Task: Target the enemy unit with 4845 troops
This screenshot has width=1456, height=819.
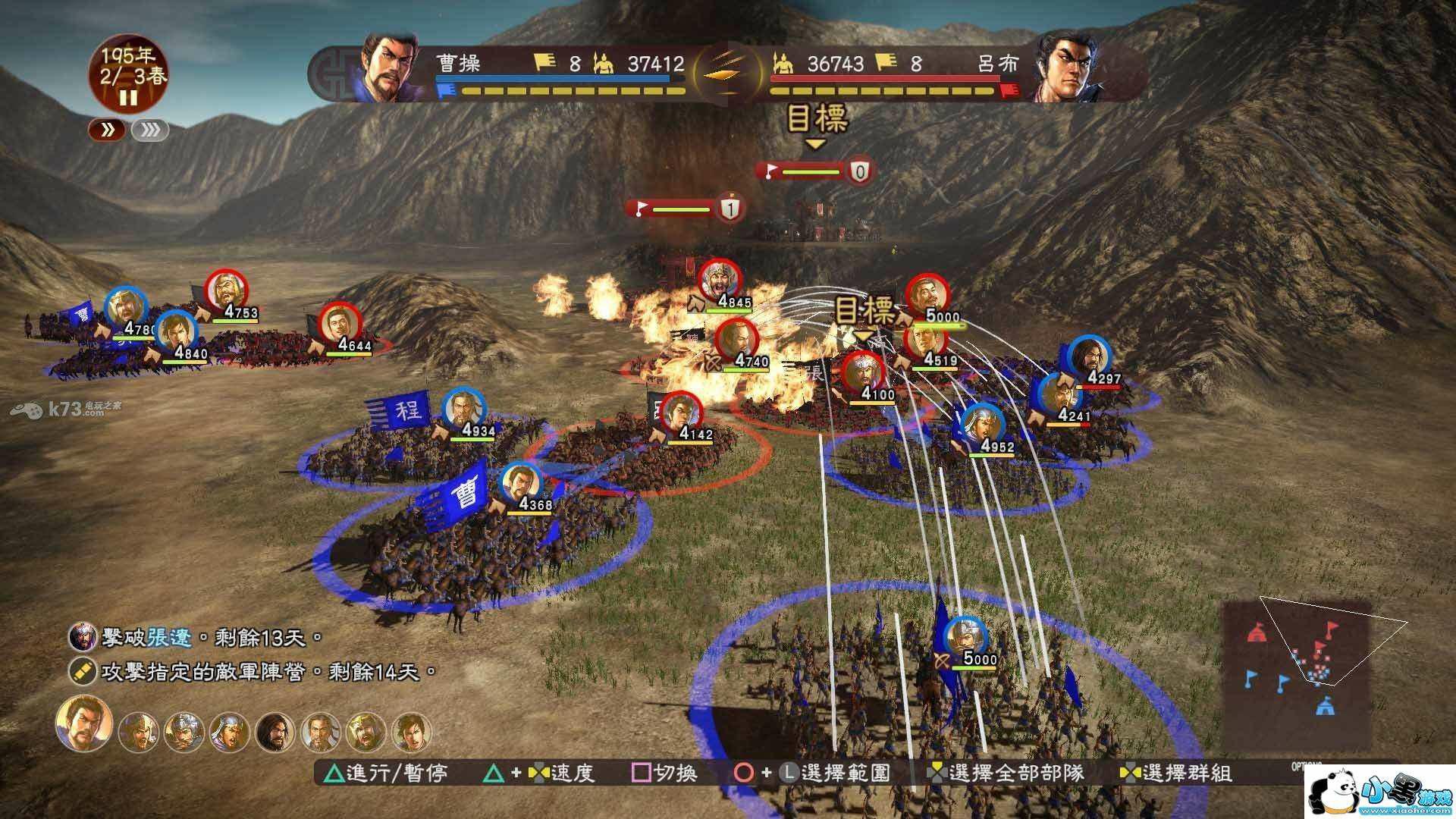Action: (719, 281)
